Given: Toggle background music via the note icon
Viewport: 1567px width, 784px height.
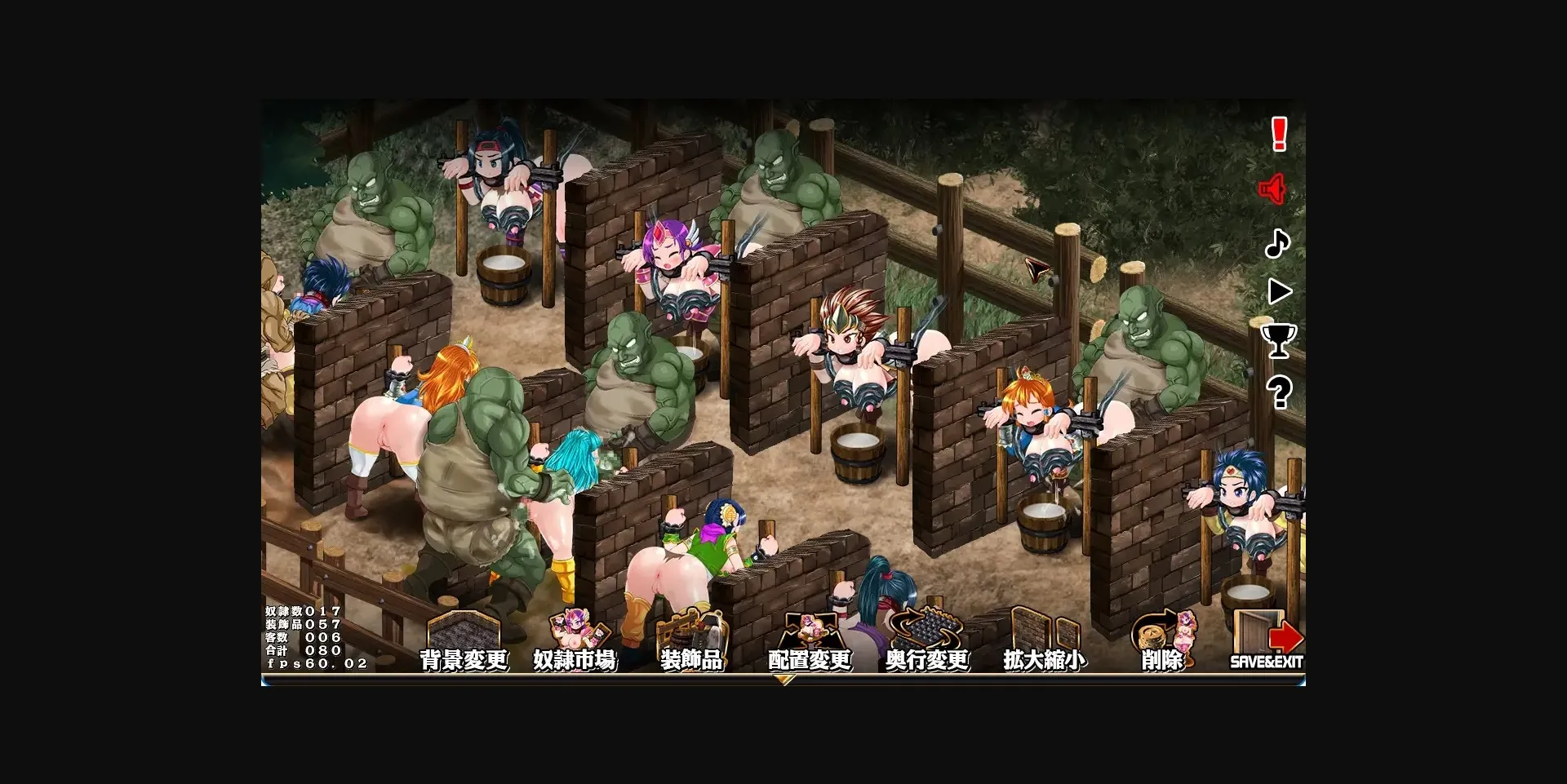Looking at the screenshot, I should click(x=1279, y=245).
